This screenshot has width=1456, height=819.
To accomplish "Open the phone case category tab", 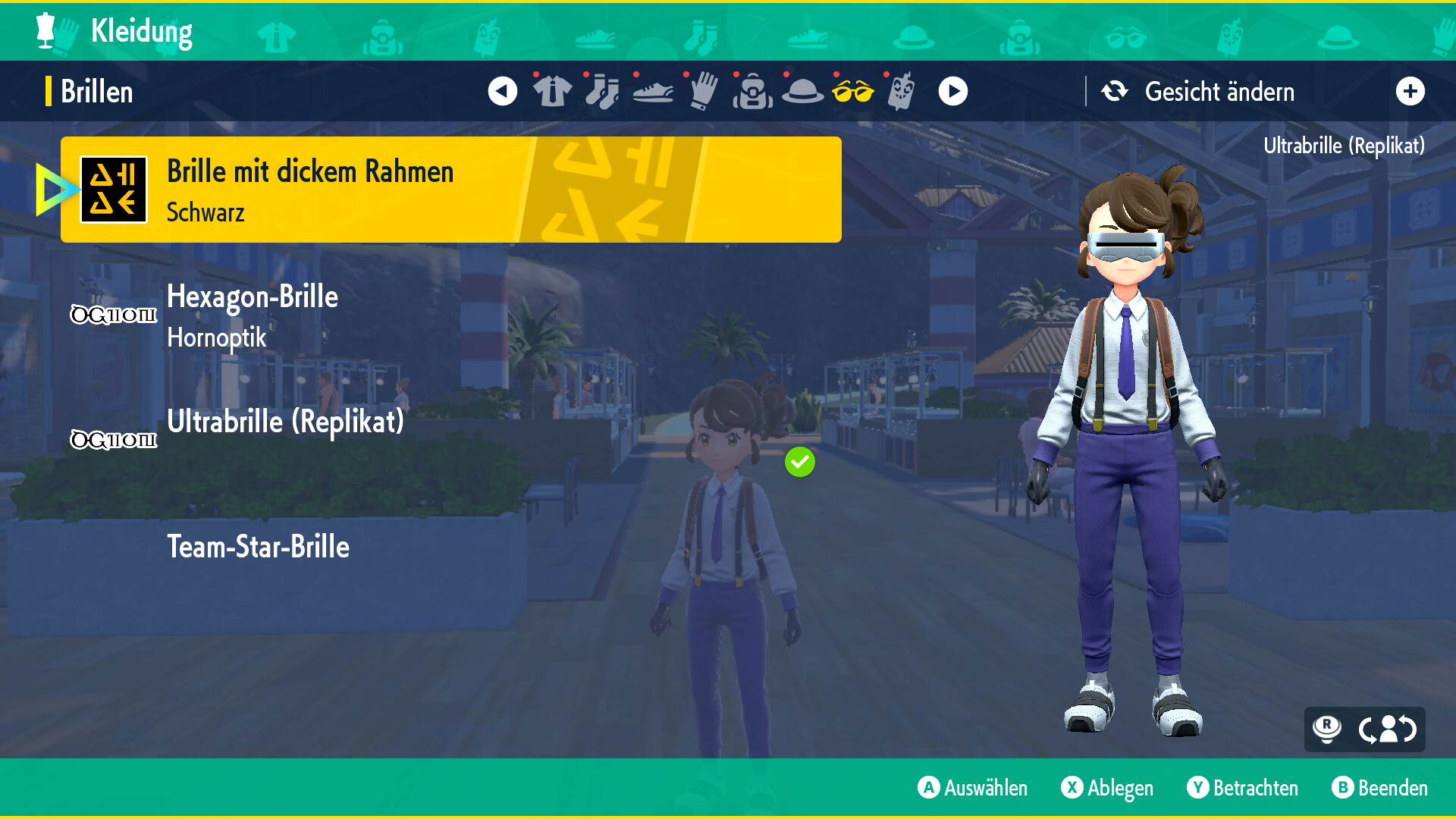I will [x=901, y=92].
